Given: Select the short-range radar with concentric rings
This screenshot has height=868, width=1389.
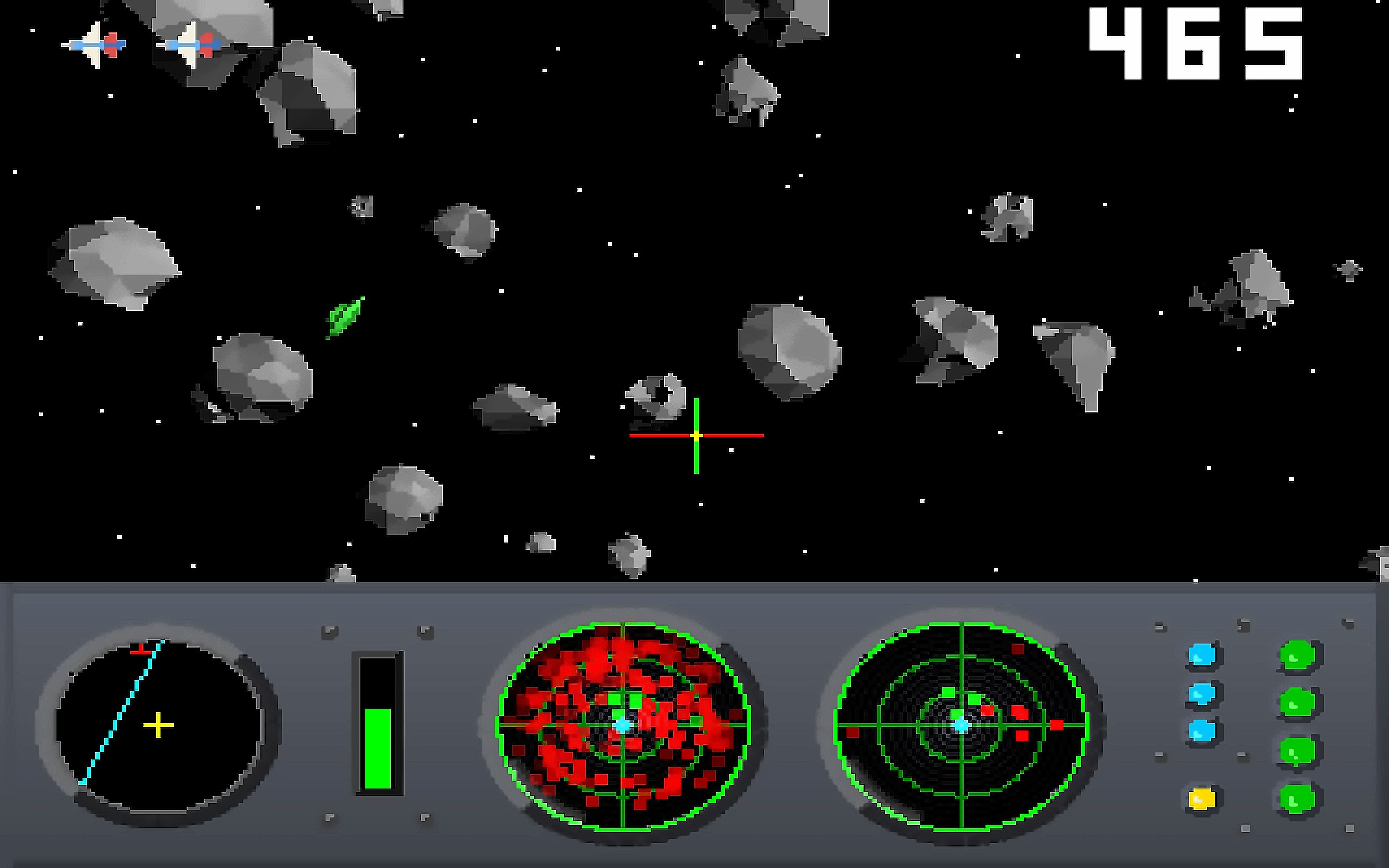Looking at the screenshot, I should point(961,725).
